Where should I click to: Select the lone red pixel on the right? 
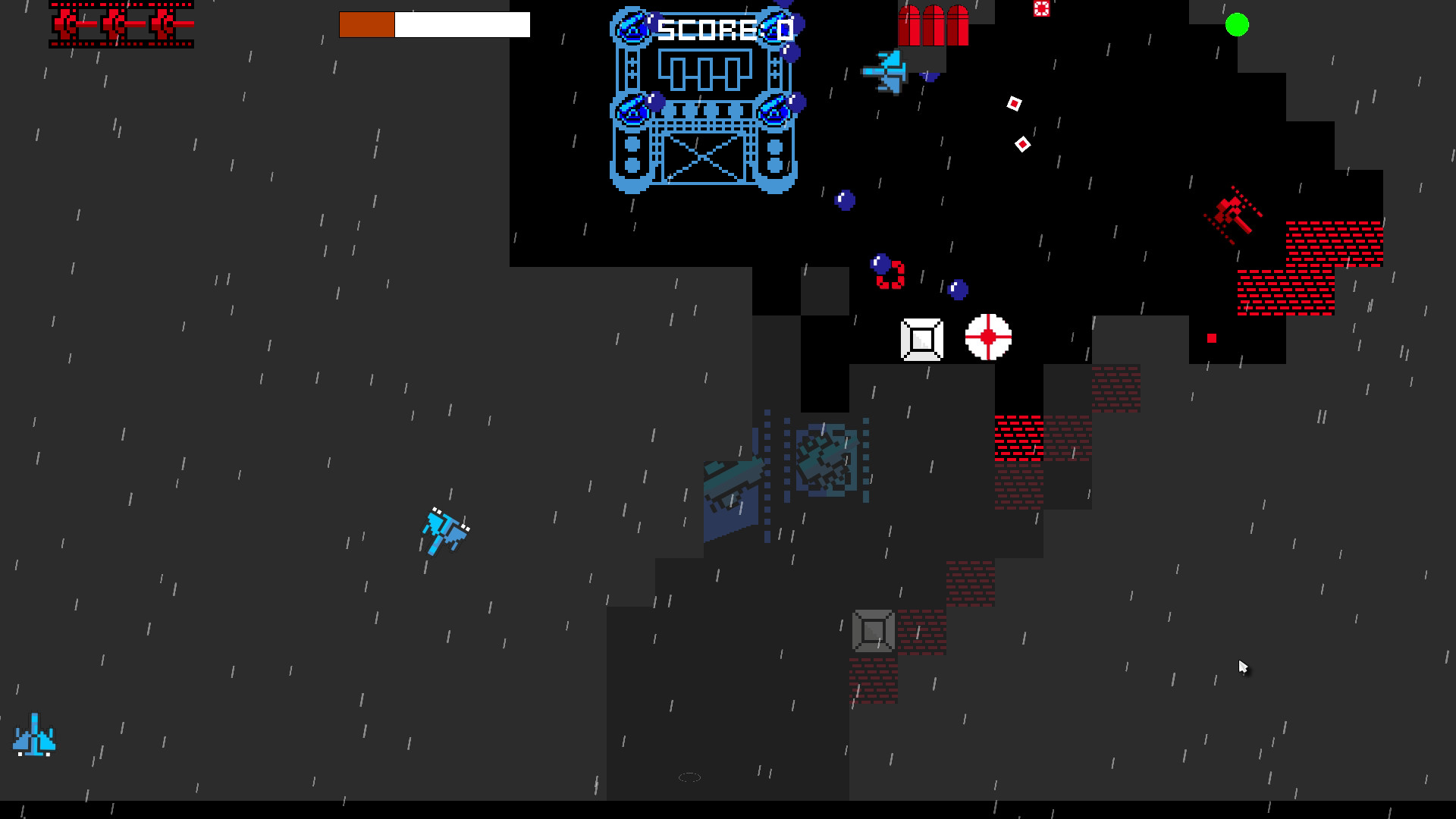coord(1213,338)
